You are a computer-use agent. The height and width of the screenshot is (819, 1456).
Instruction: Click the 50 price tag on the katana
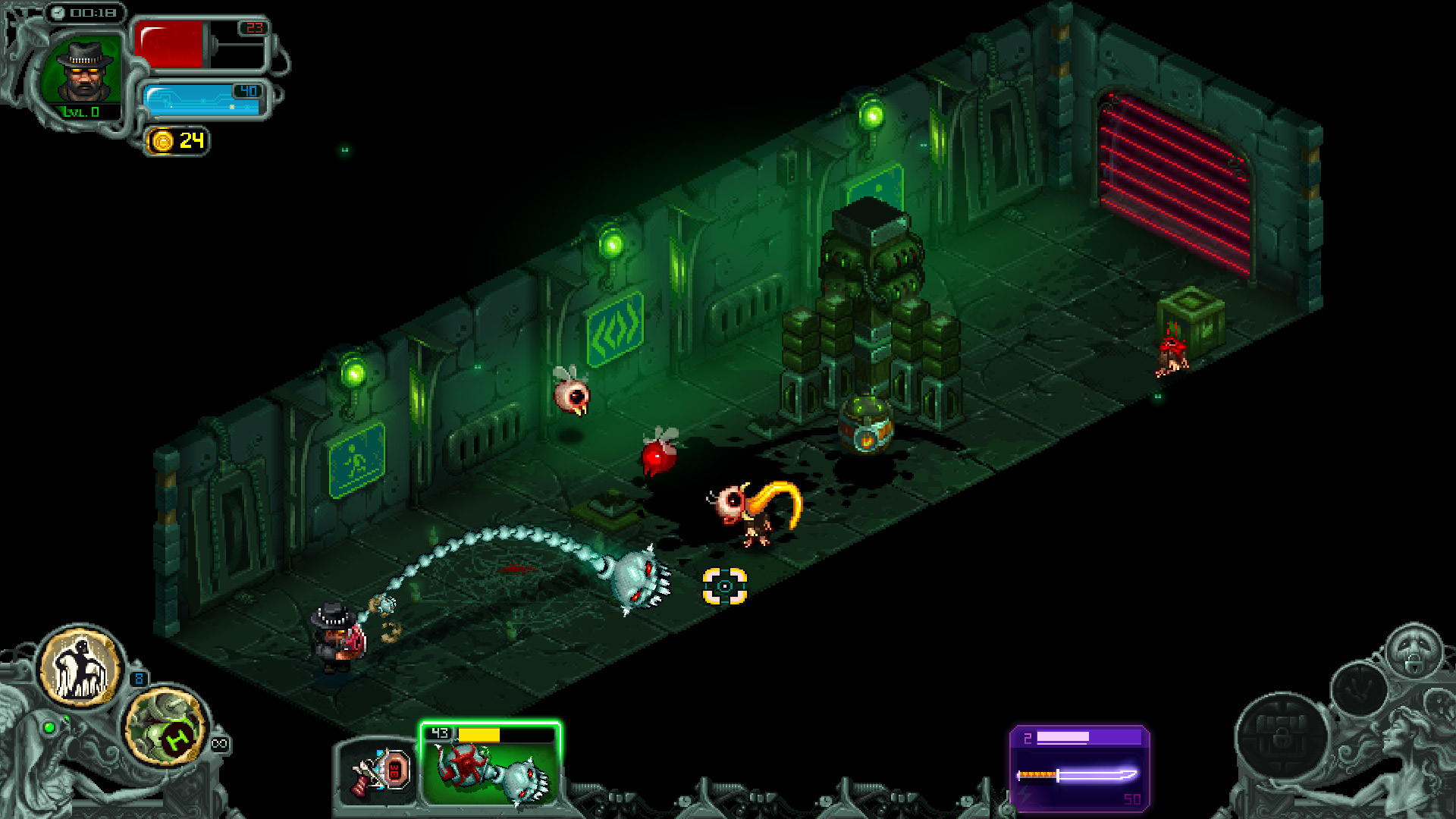click(x=1131, y=798)
